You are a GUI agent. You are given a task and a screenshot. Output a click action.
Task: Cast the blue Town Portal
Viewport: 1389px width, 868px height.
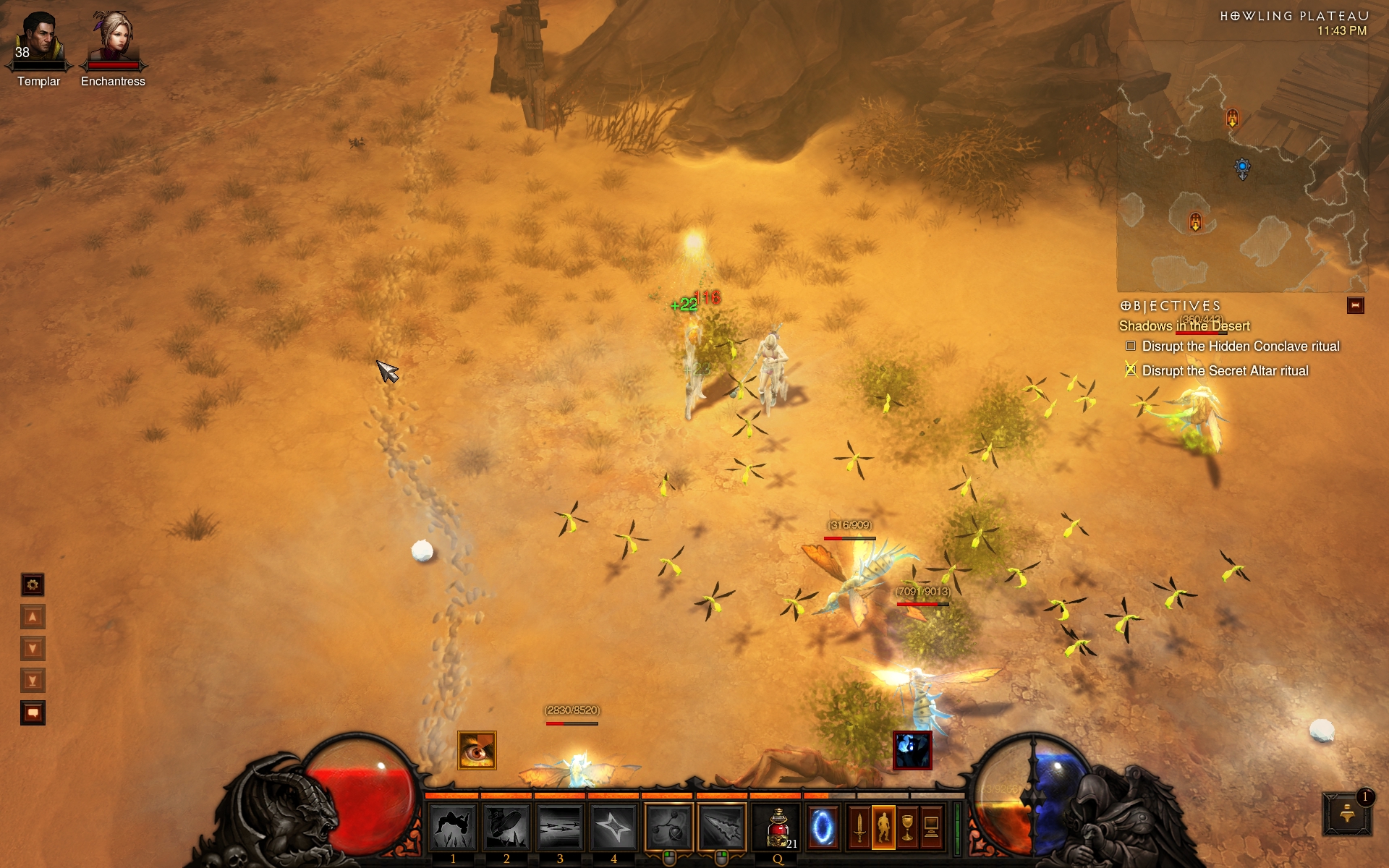click(823, 827)
